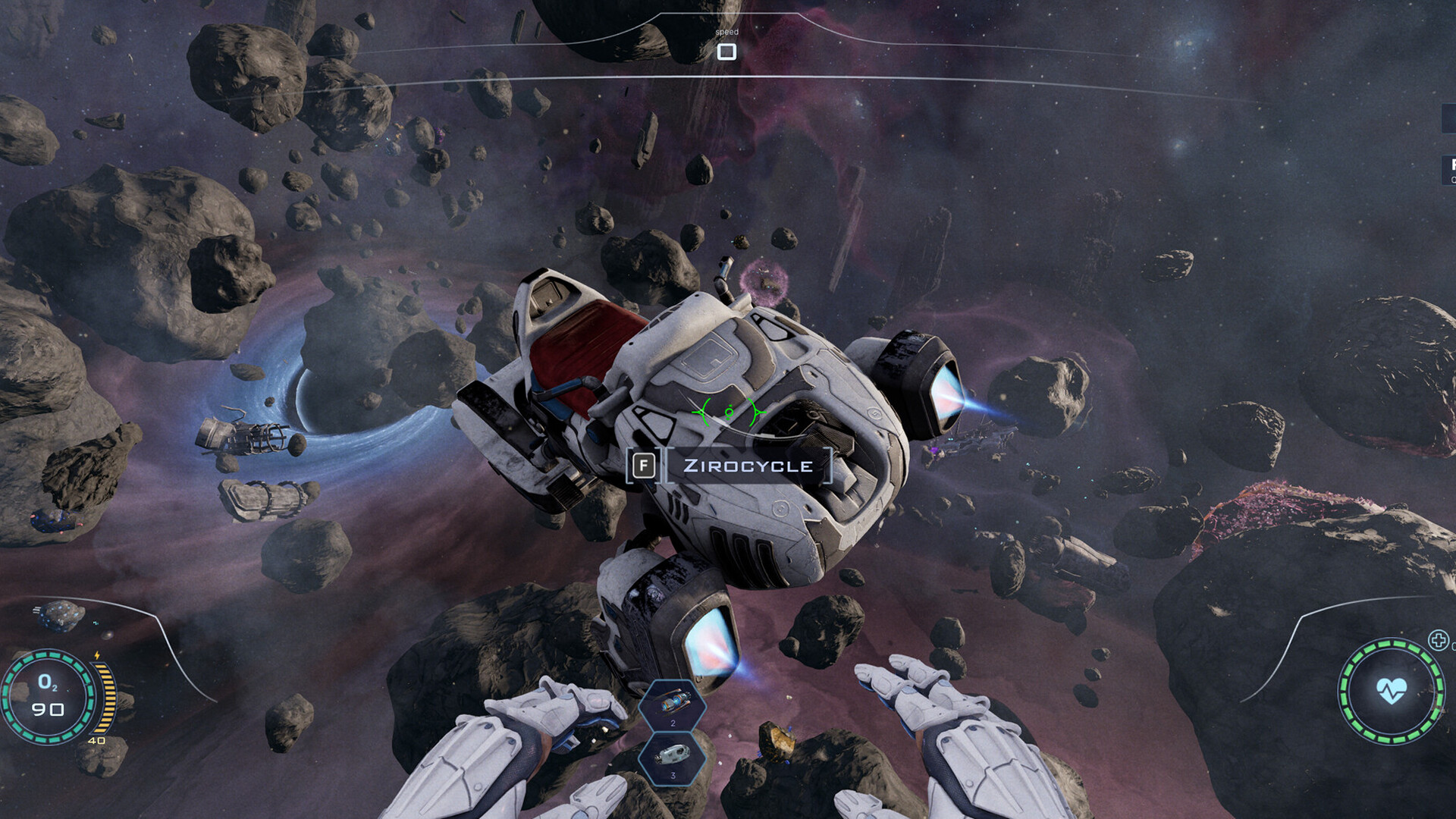Click the speed indicator square at top center
Image resolution: width=1456 pixels, height=819 pixels.
tap(726, 51)
